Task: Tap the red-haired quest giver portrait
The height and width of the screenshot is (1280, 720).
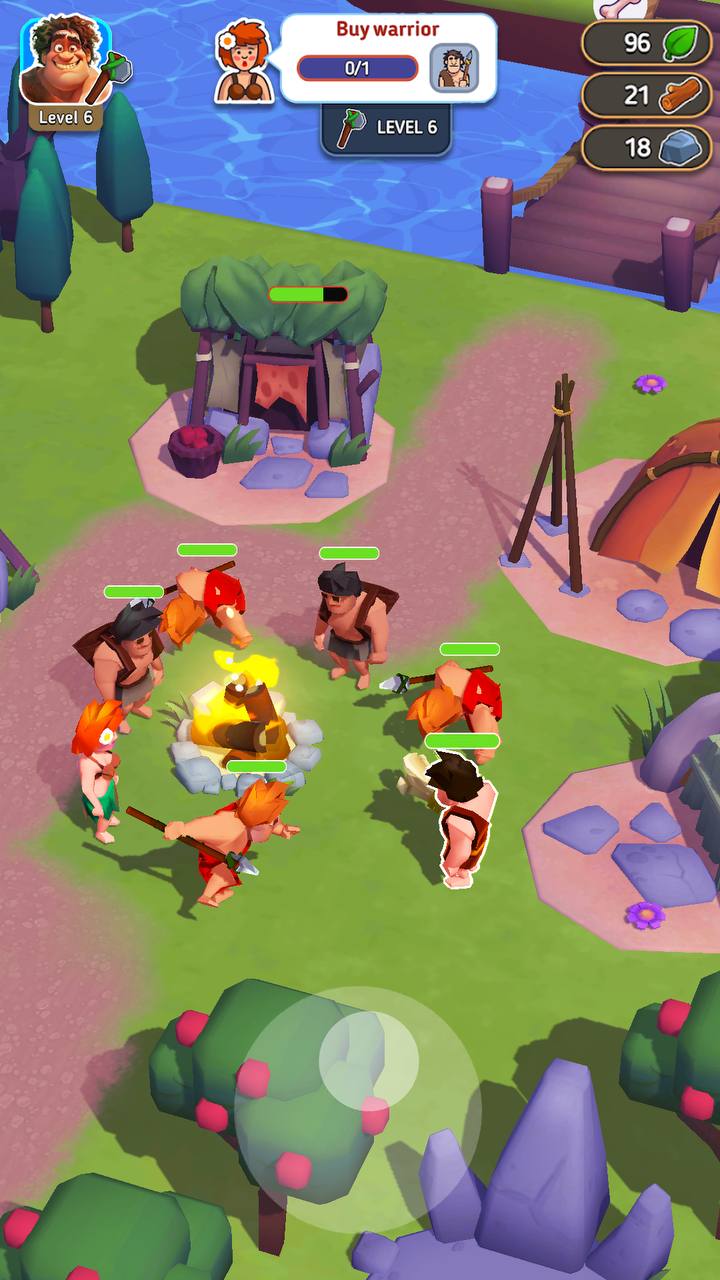Action: pos(245,62)
